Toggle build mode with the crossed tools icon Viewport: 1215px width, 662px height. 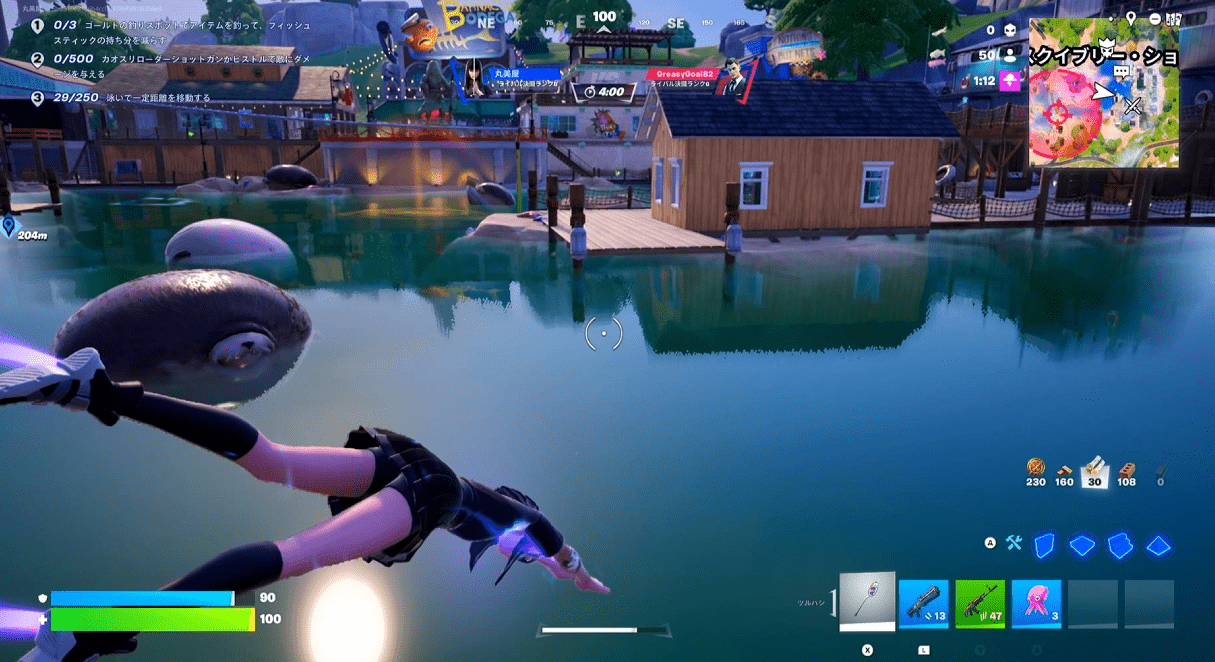1014,544
